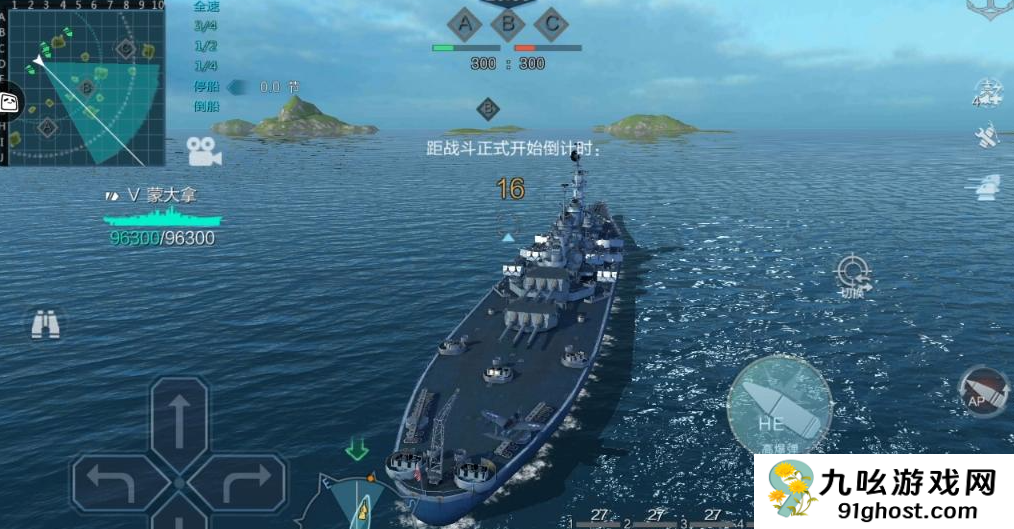Switch to AP shell ammunition
The width and height of the screenshot is (1014, 529).
pos(982,391)
